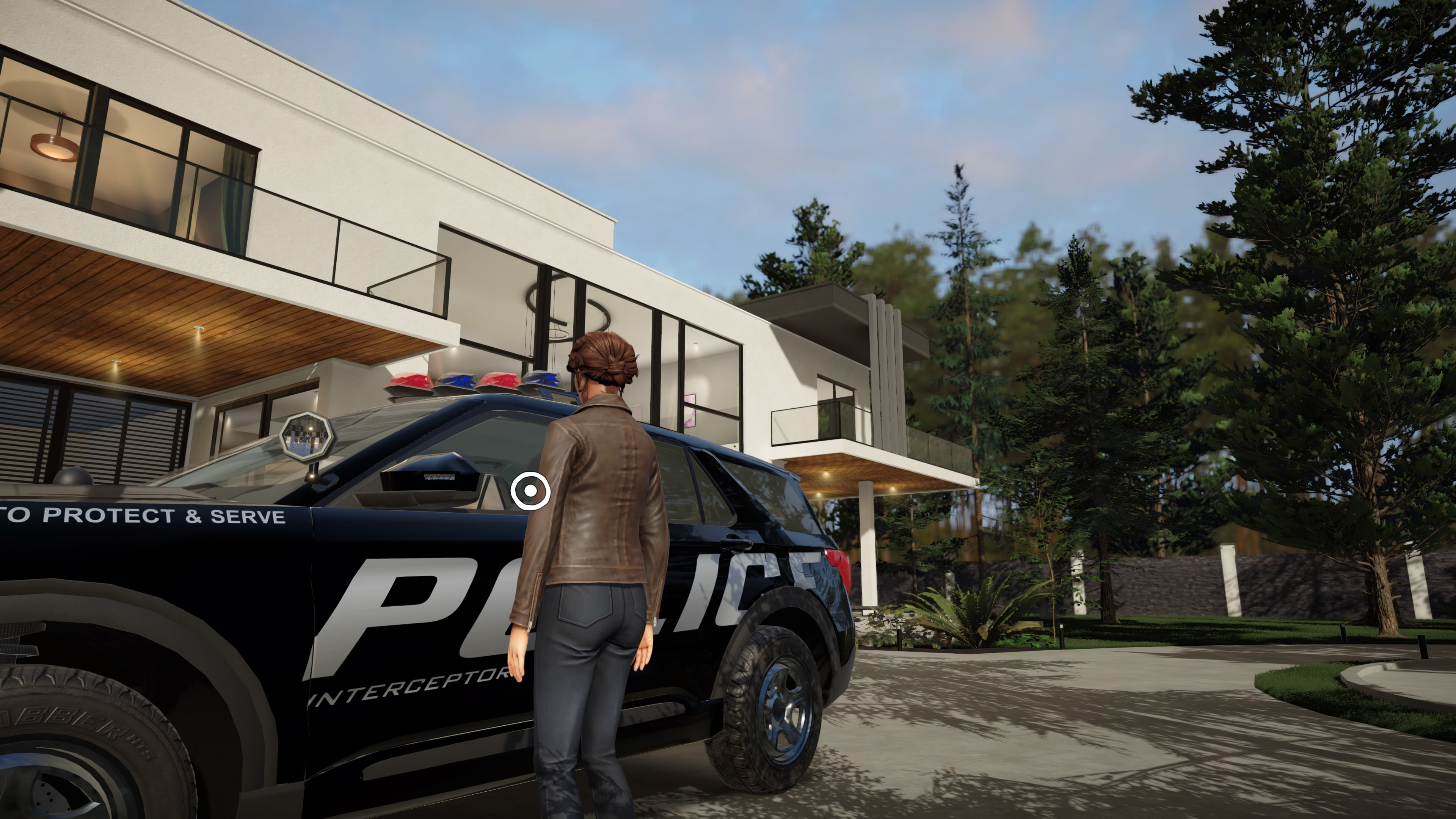Click the circular interaction marker on the police car
The width and height of the screenshot is (1456, 819).
[x=530, y=491]
